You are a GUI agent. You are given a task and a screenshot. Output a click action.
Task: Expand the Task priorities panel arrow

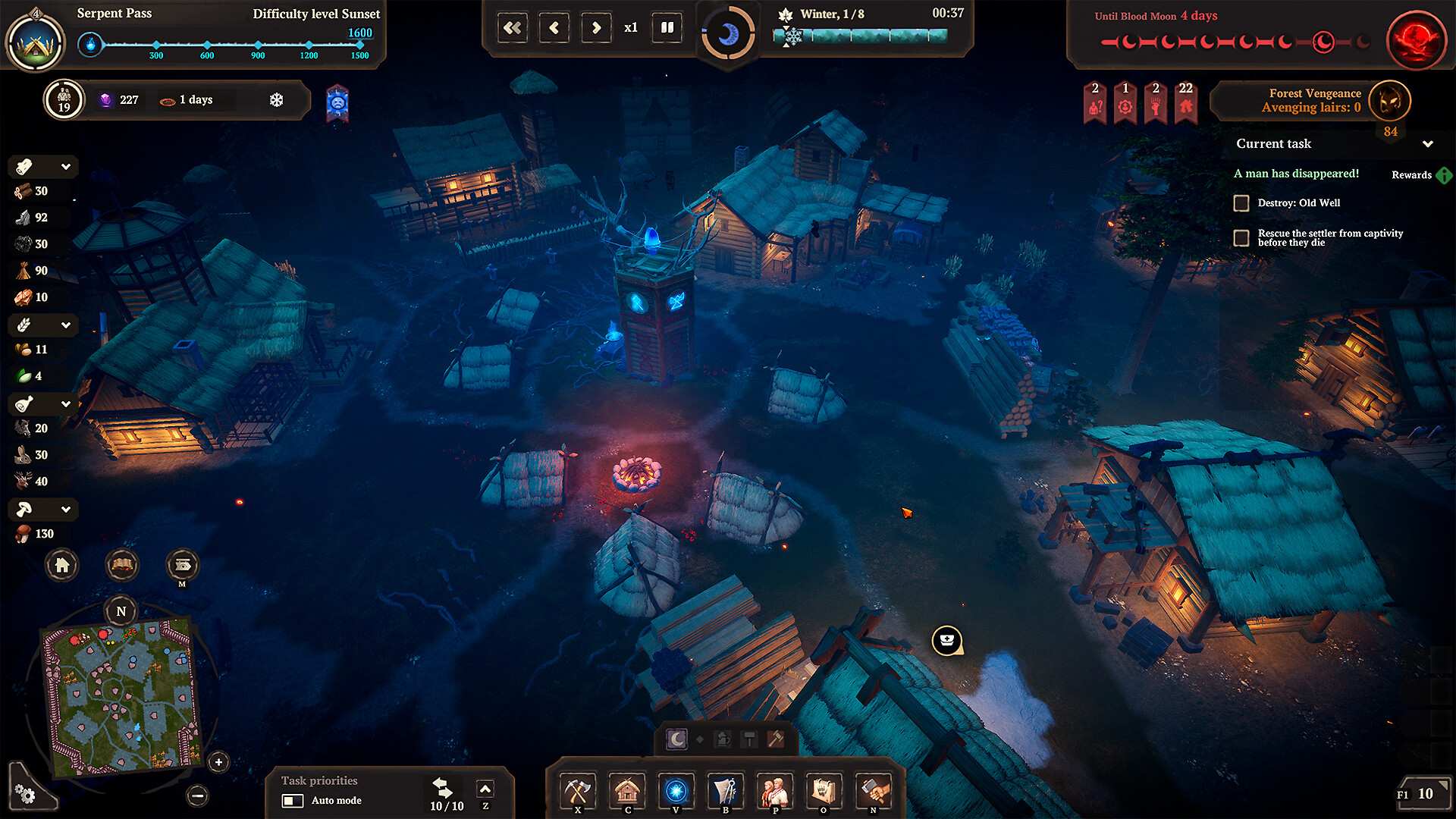pyautogui.click(x=485, y=789)
